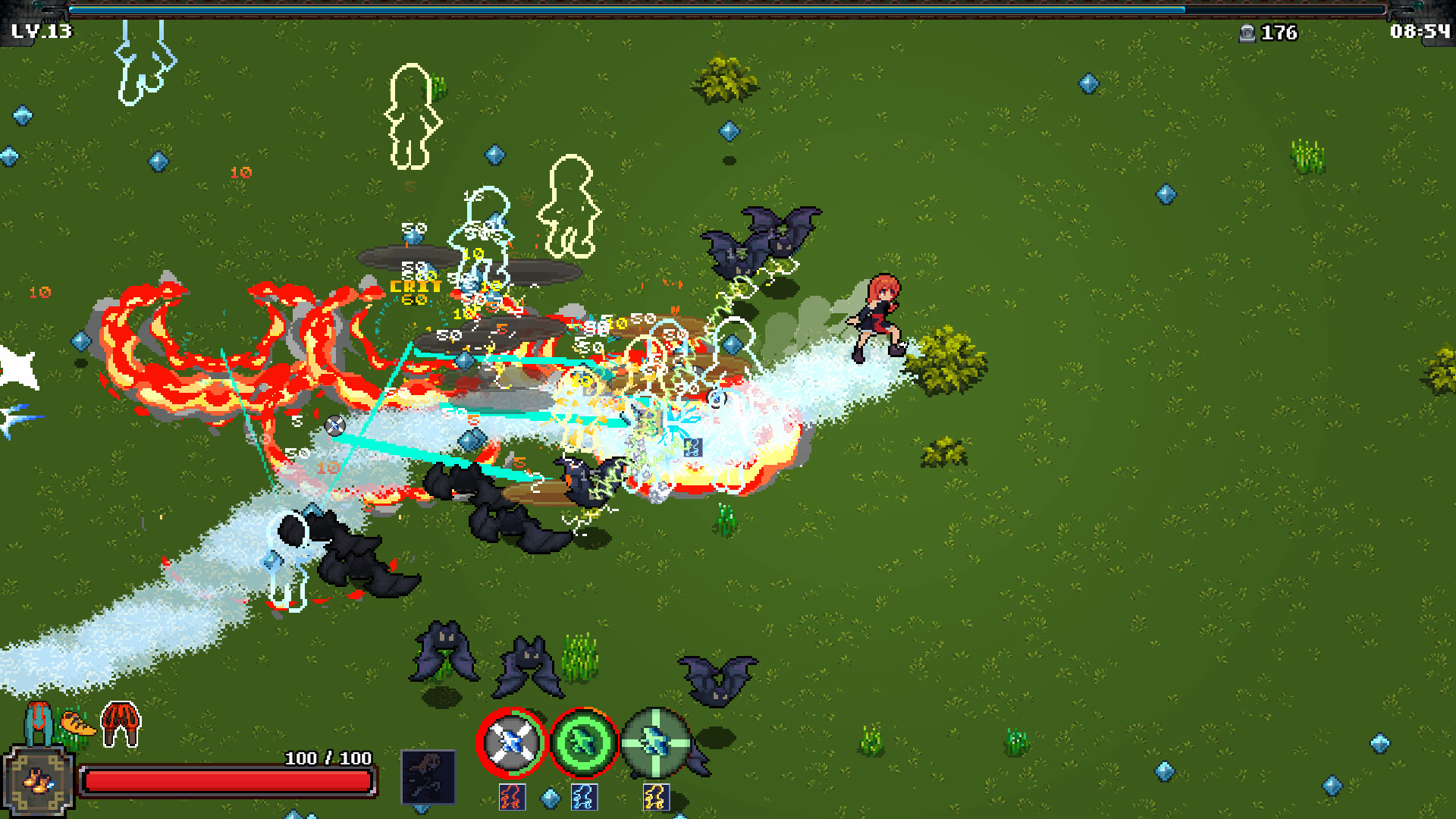Click the gravestone kill counter icon
The image size is (1456, 819).
click(x=1247, y=33)
